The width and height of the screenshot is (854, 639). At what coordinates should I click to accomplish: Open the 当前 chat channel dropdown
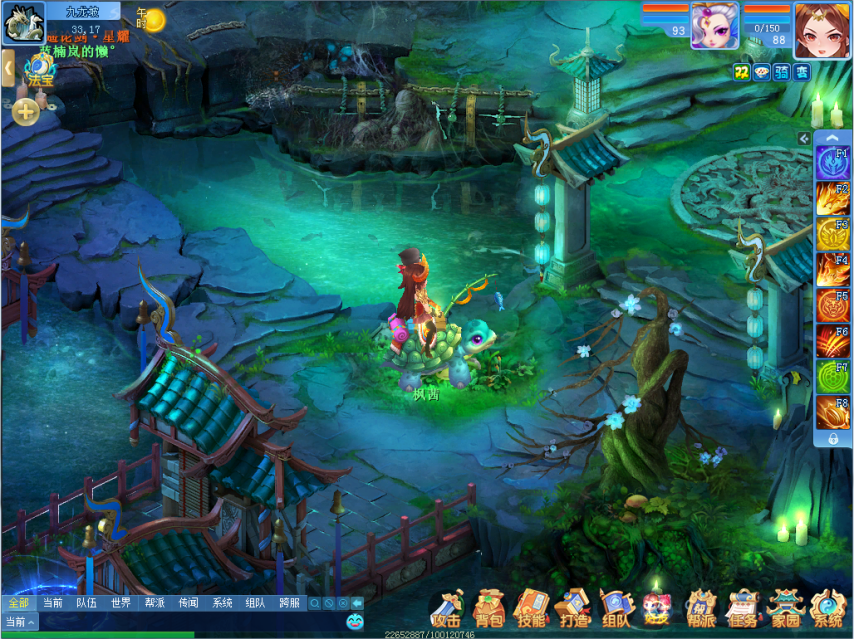20,621
